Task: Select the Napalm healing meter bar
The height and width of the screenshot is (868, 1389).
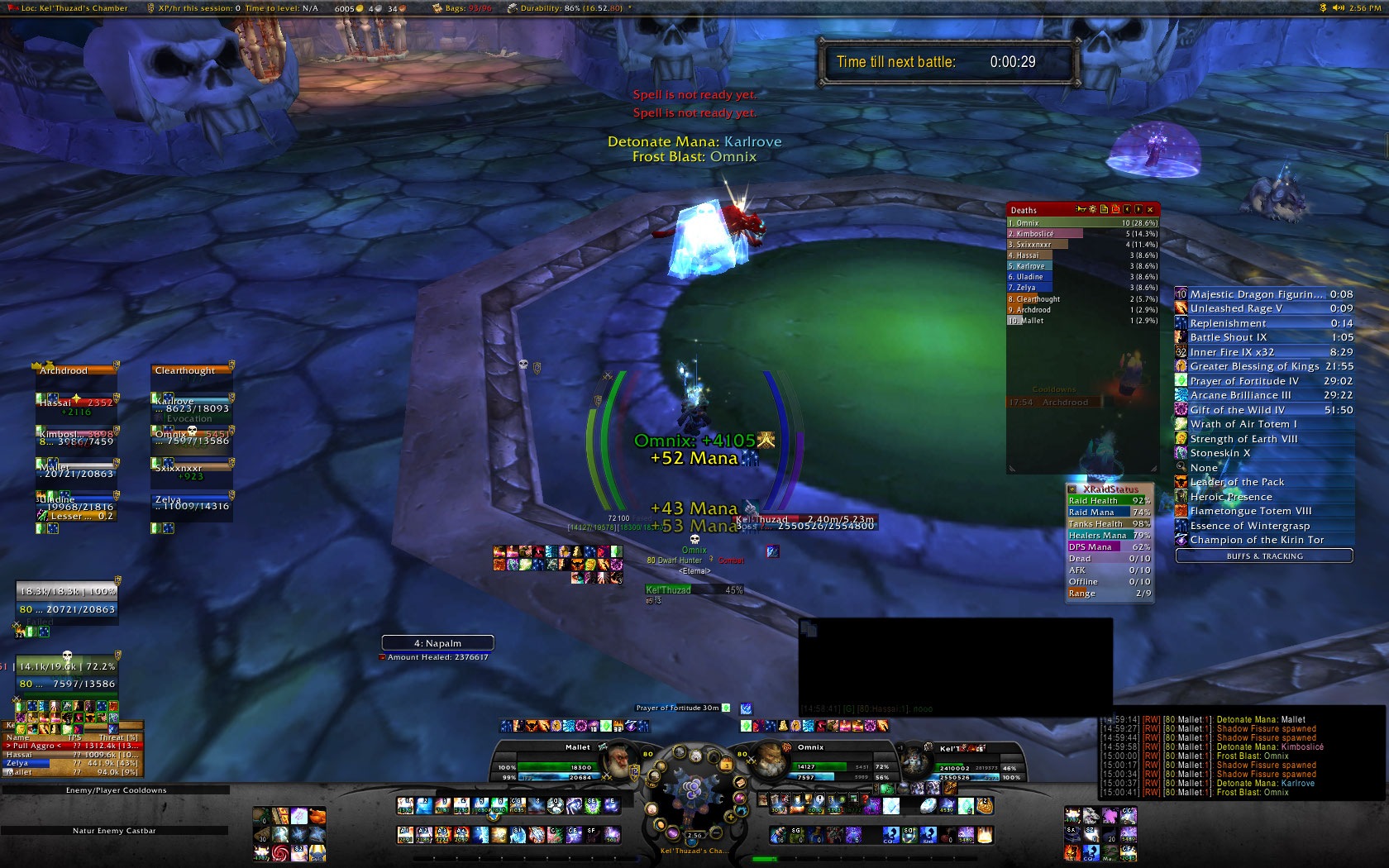Action: point(437,643)
